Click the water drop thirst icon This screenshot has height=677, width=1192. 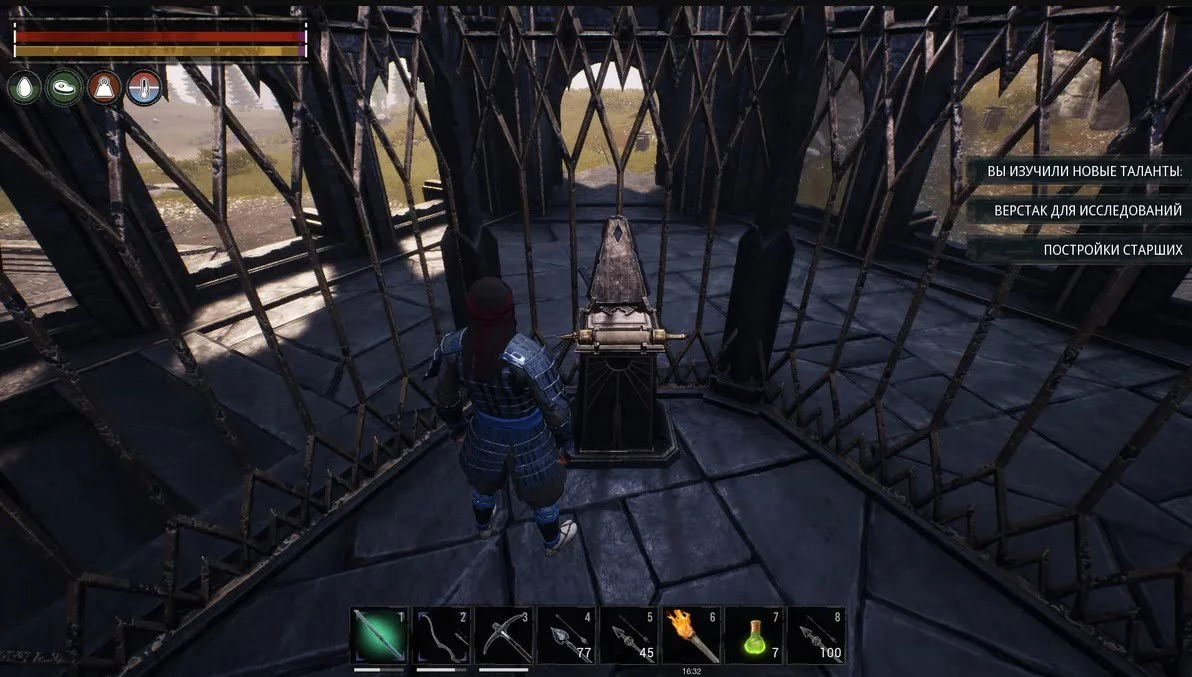[24, 88]
